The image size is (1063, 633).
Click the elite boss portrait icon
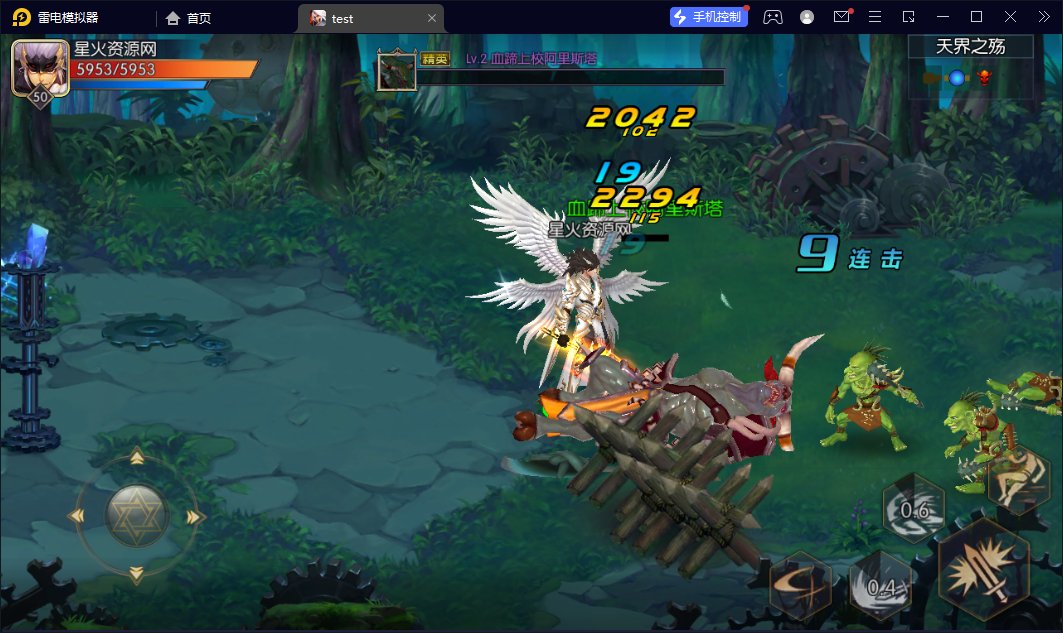pos(396,70)
